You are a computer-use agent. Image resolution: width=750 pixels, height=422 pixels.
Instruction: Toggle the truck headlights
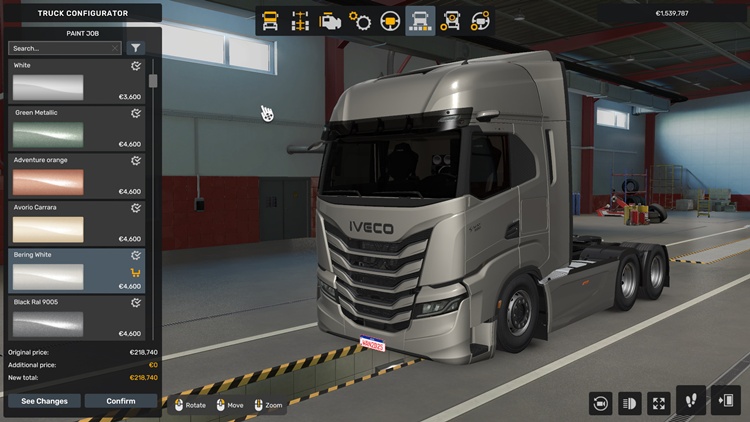tap(630, 403)
